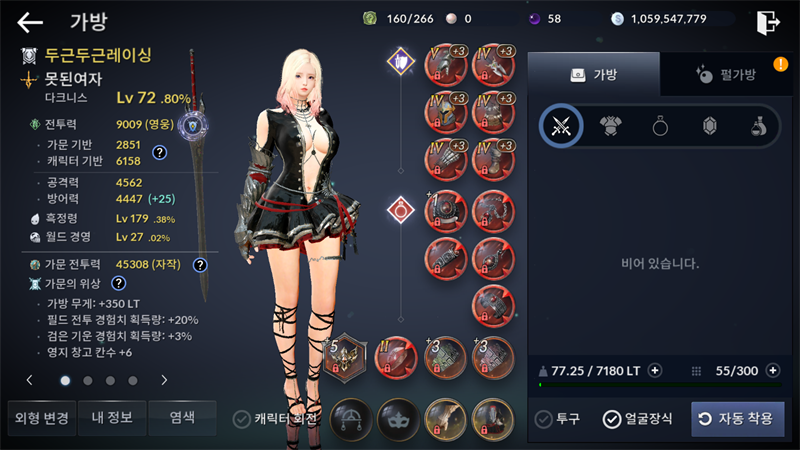The width and height of the screenshot is (800, 450).
Task: Open the 외형 변경 appearance menu
Action: (x=41, y=418)
